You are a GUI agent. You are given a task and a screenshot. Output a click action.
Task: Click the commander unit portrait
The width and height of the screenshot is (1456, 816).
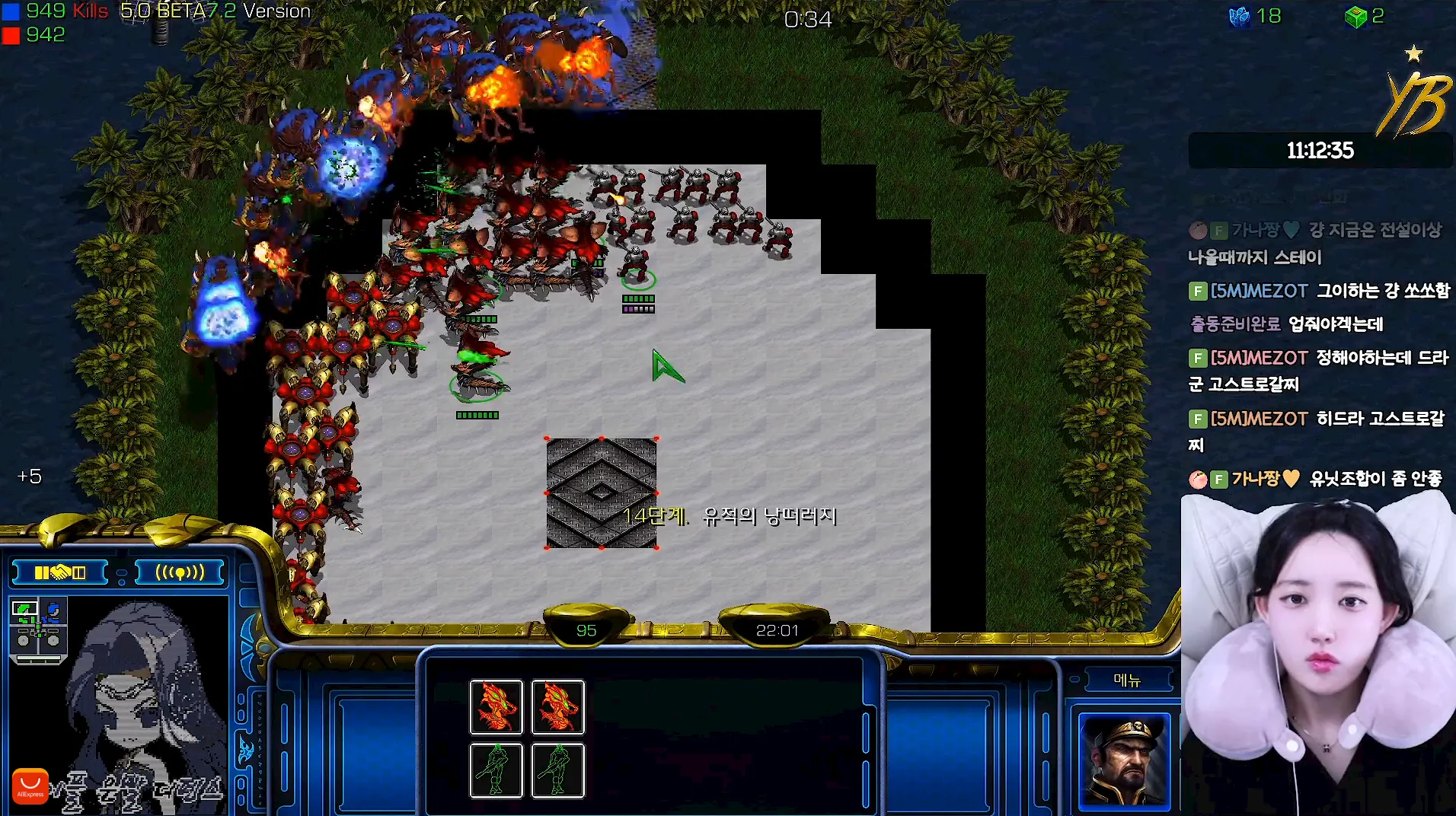click(x=1123, y=760)
